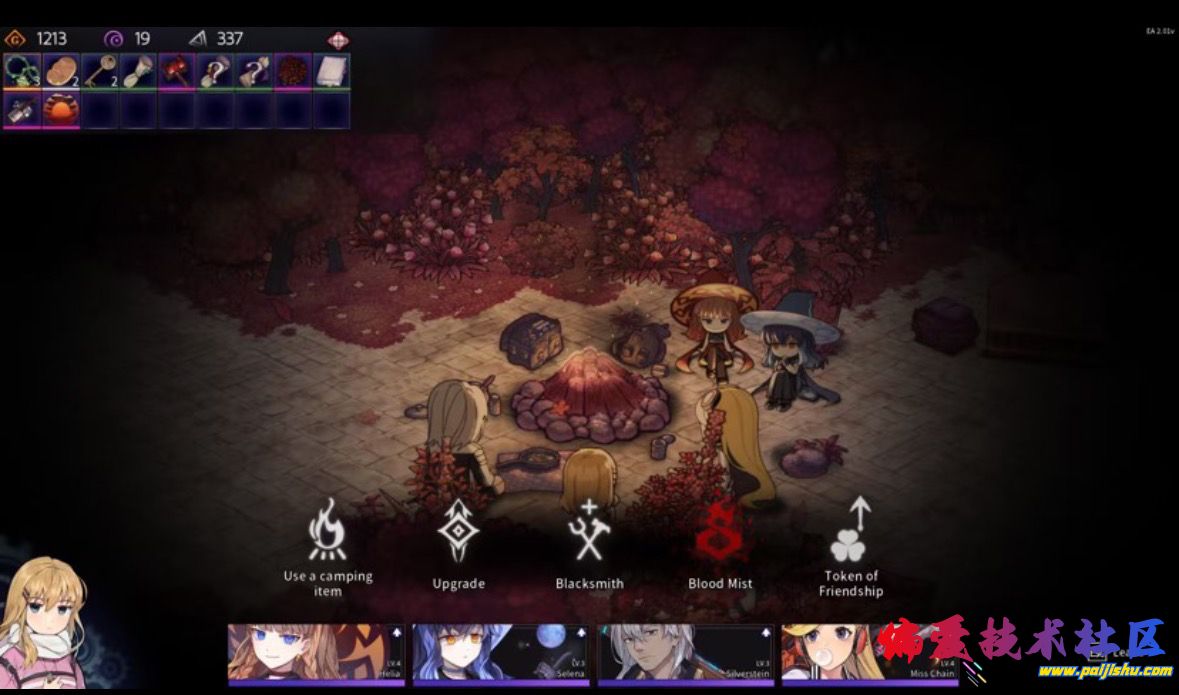Select Selena's party portrait
The image size is (1179, 695).
tap(500, 653)
